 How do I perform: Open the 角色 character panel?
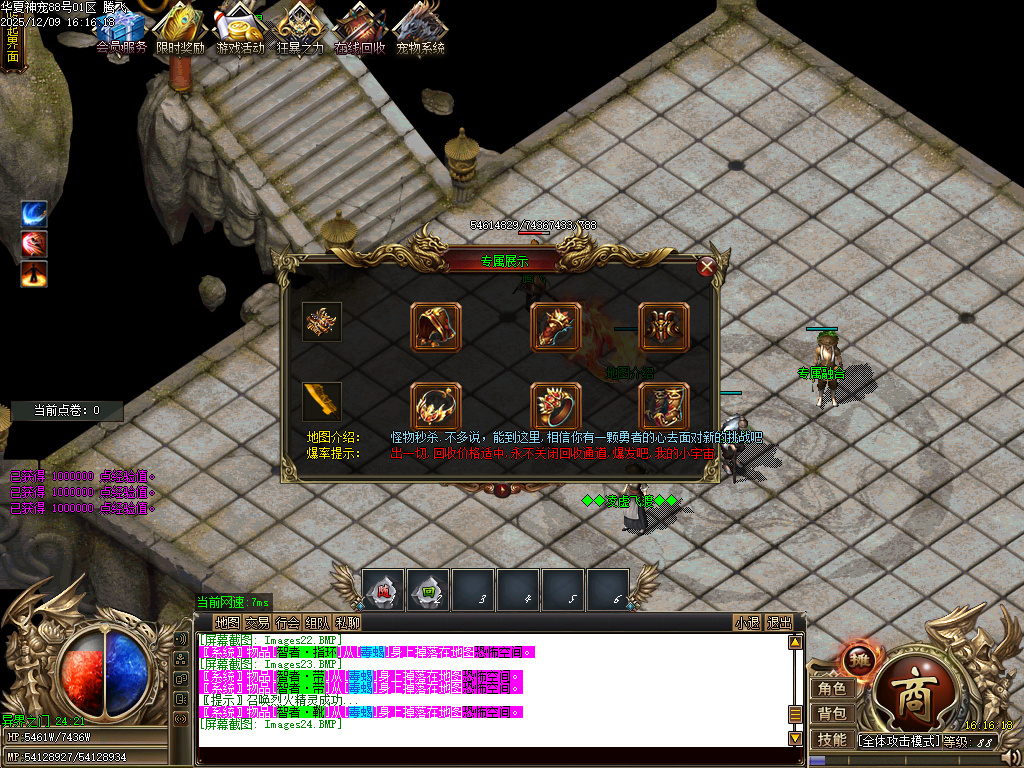[832, 688]
